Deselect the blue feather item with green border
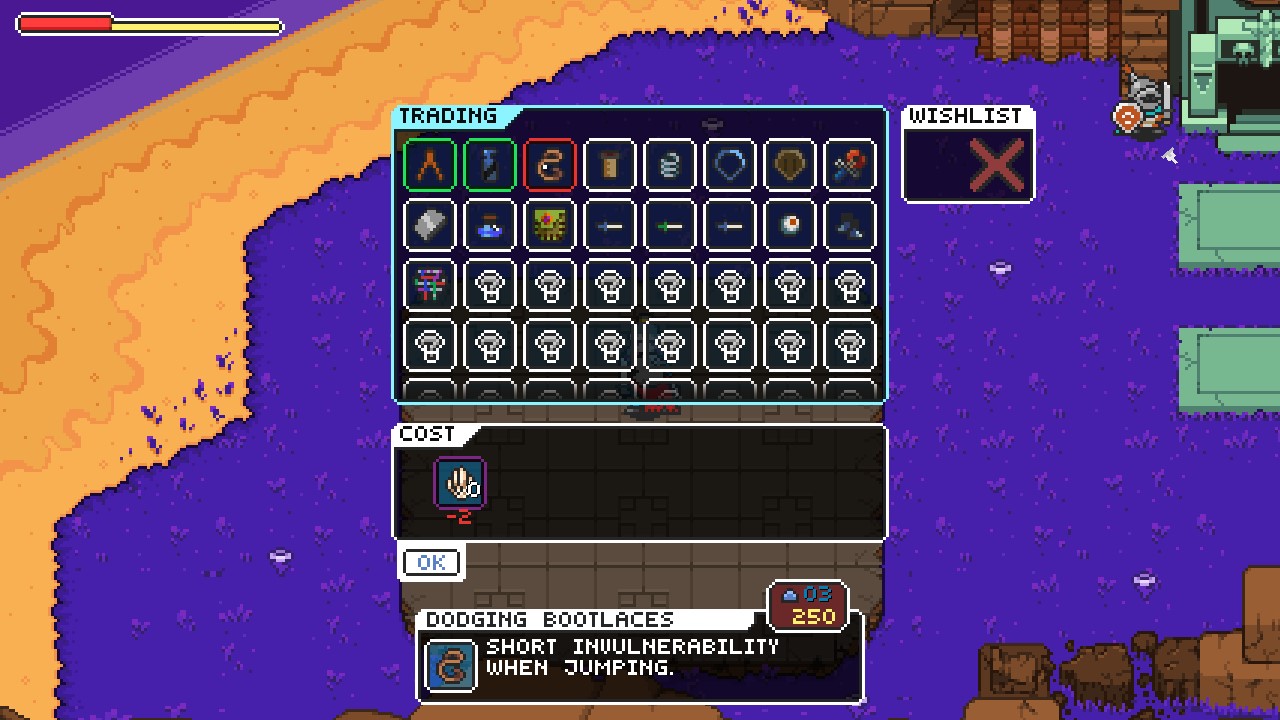Screen dimensions: 1280x720 point(490,164)
